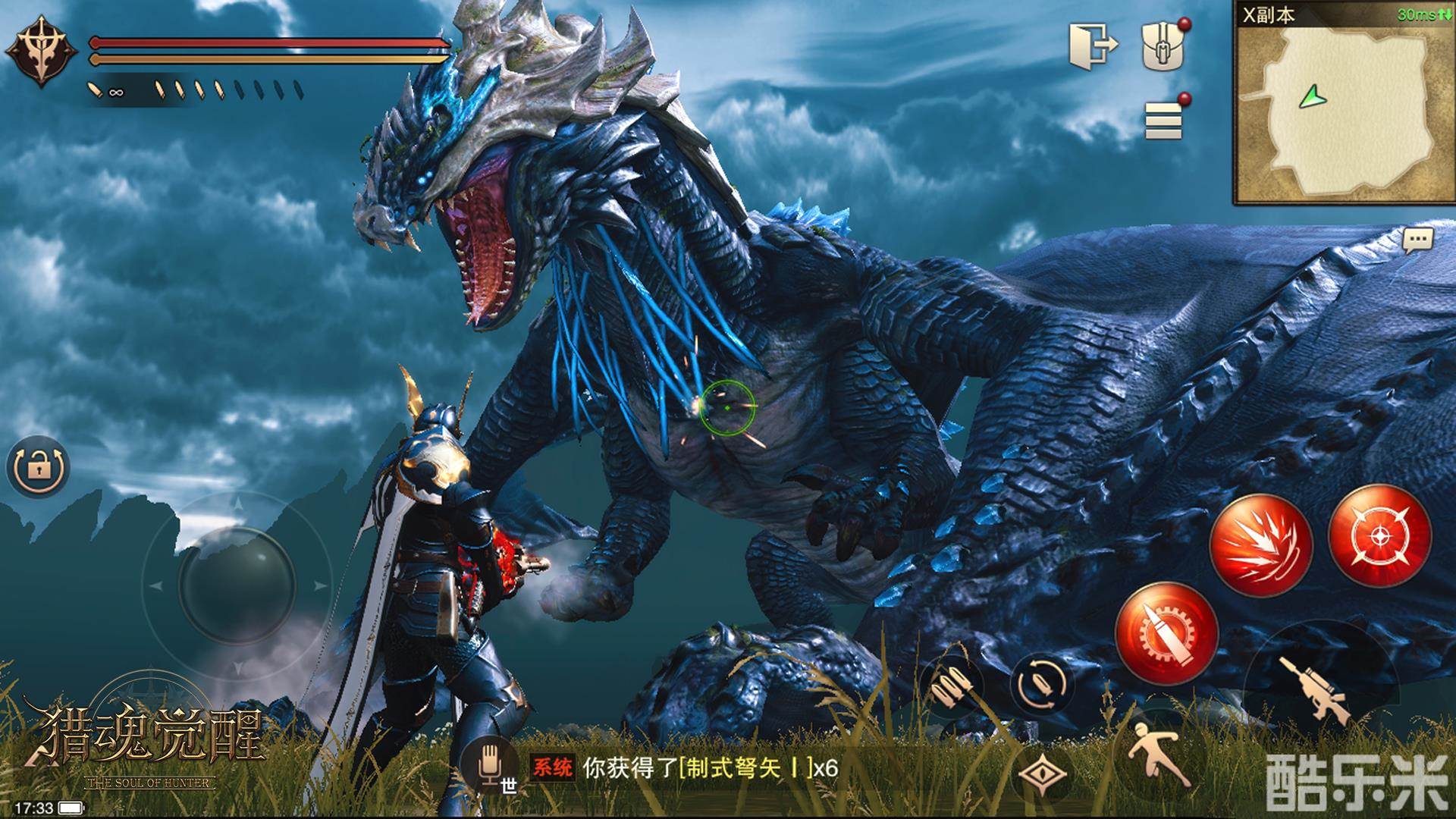
Task: Tap the virtual movement joystick
Action: point(237,584)
